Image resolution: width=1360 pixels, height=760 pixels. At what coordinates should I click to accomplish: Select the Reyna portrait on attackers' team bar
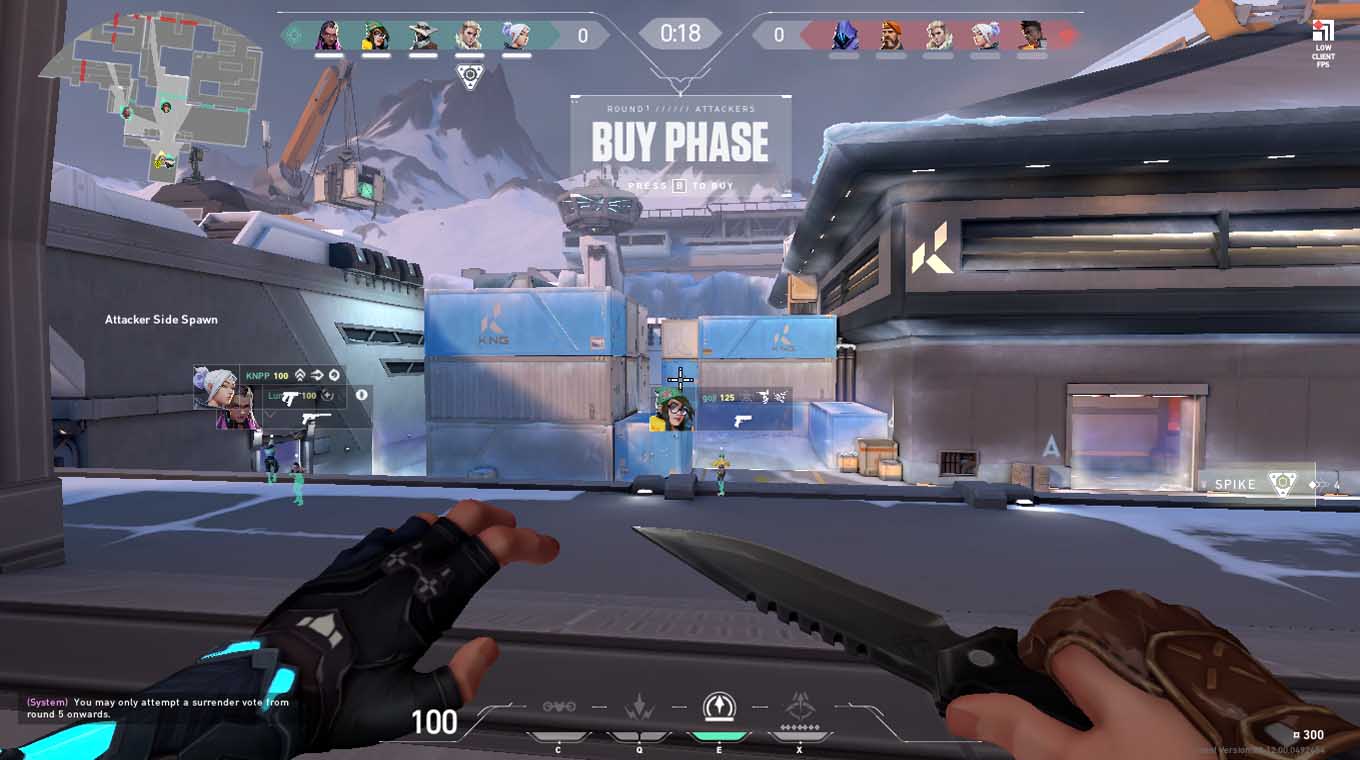[329, 36]
